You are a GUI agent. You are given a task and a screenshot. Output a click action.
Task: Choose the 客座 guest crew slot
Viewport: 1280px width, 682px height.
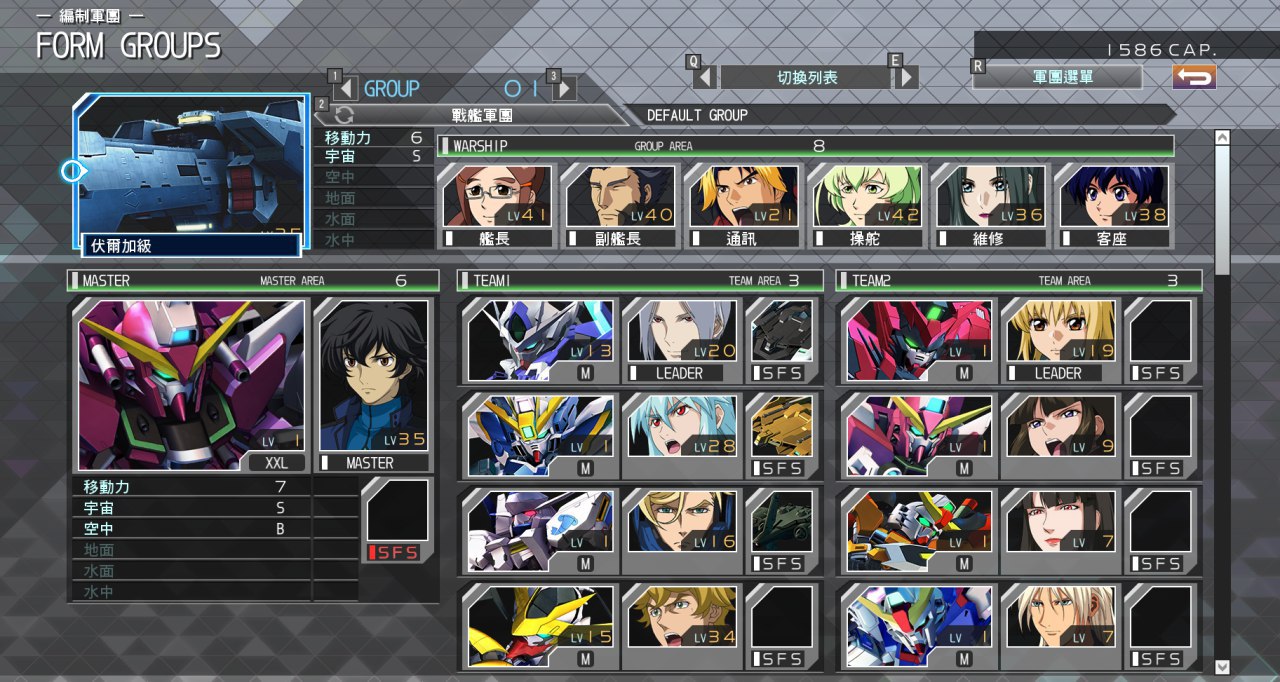point(1114,205)
